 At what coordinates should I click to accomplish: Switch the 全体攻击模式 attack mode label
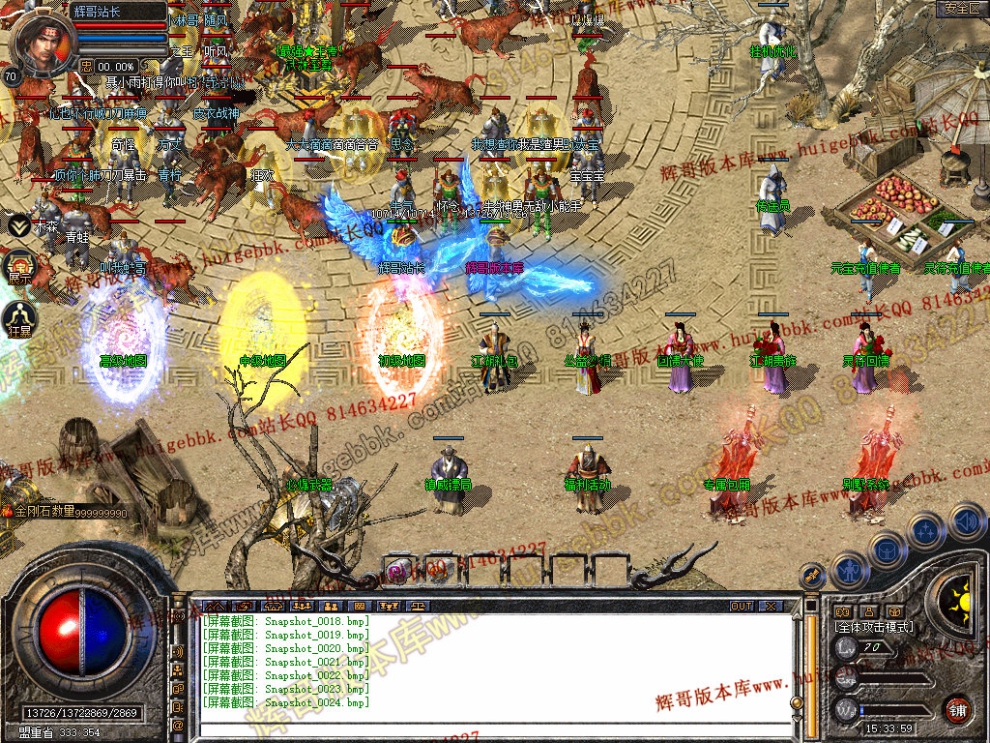[x=873, y=626]
